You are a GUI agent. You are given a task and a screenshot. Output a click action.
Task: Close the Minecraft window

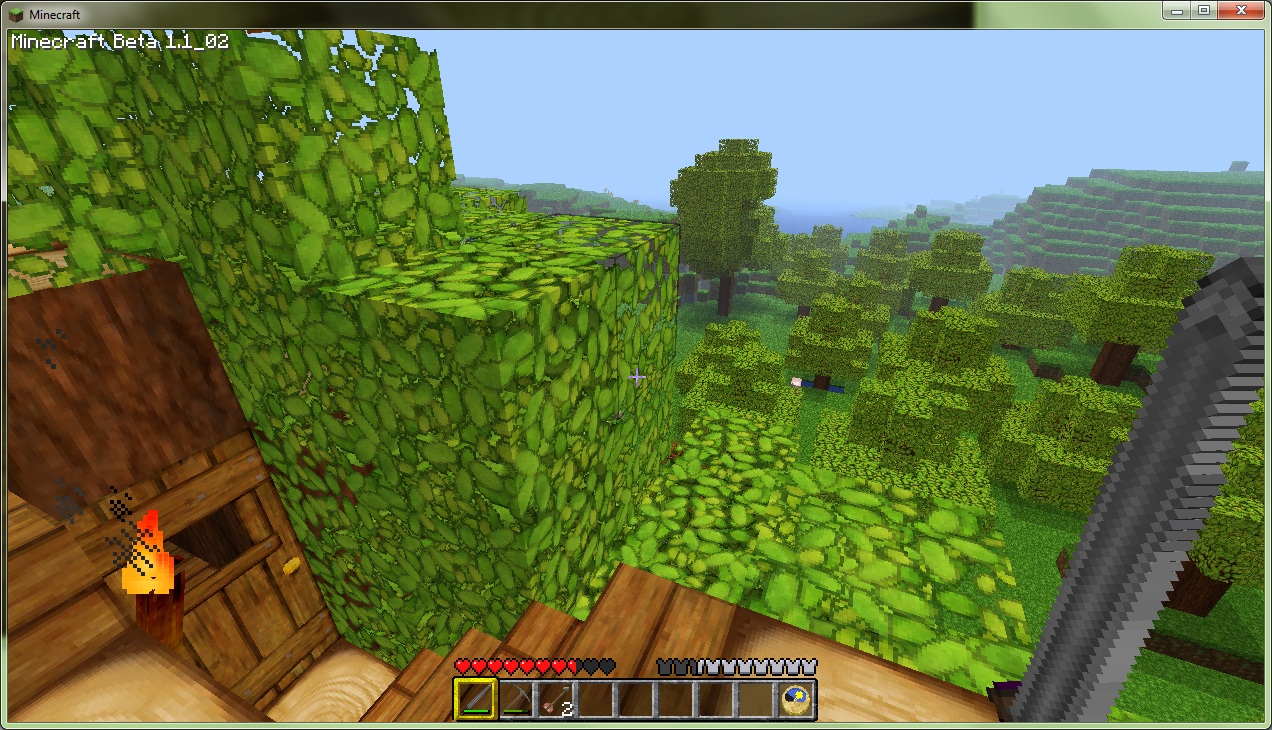coord(1240,11)
